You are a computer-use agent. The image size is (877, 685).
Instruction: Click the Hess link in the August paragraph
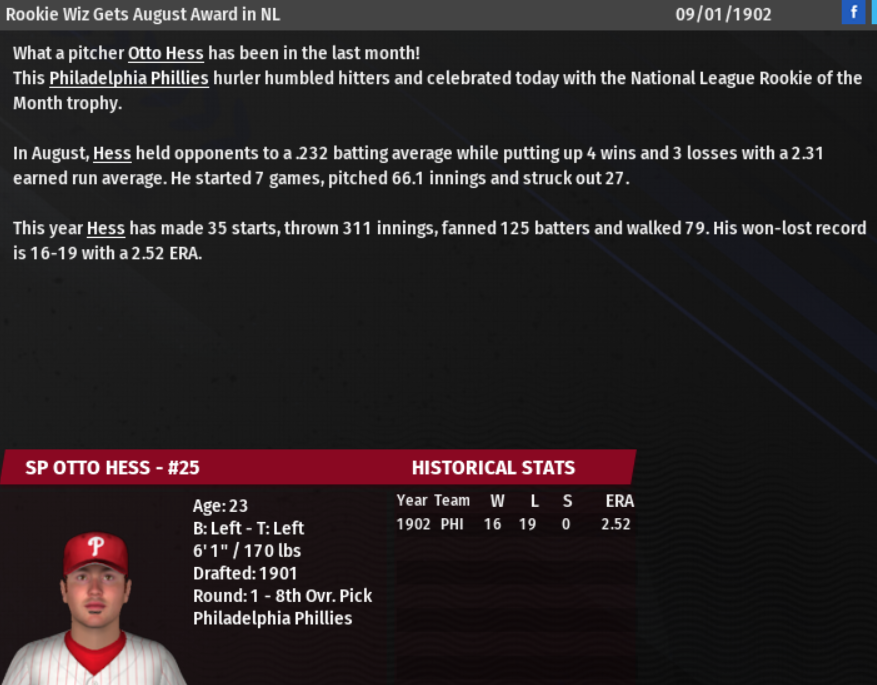pyautogui.click(x=112, y=154)
